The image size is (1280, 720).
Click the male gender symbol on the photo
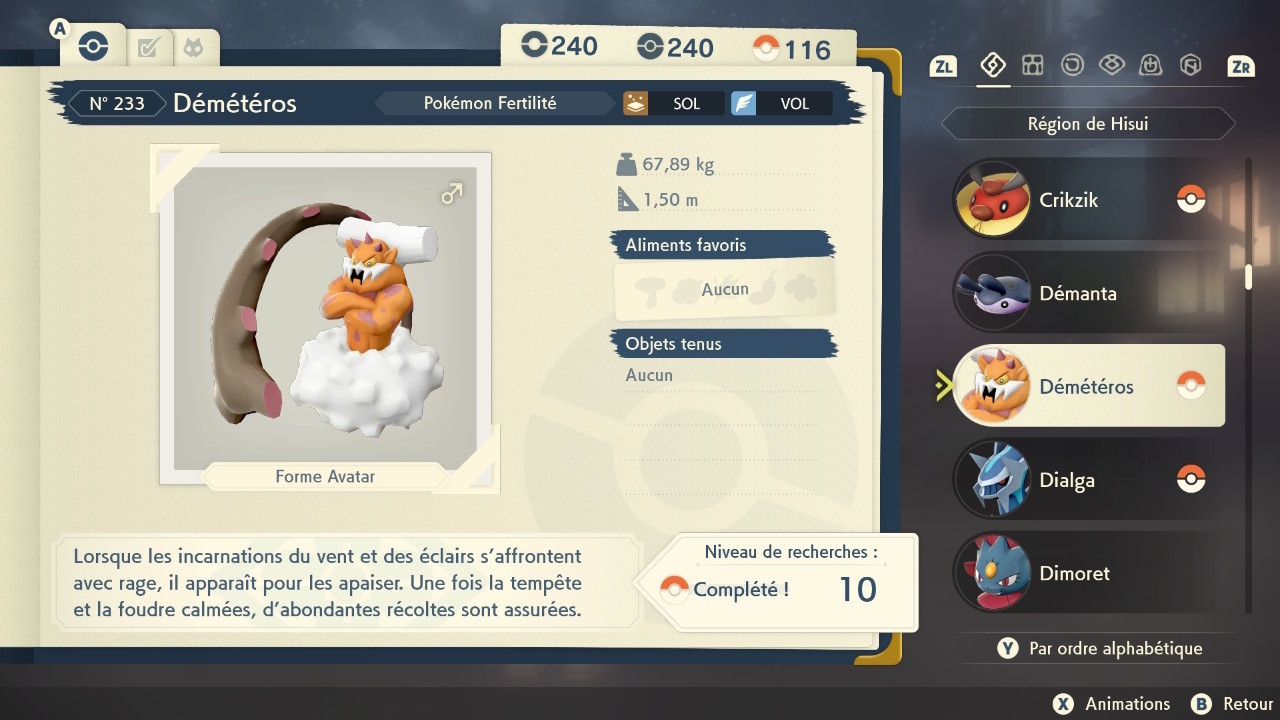[451, 193]
